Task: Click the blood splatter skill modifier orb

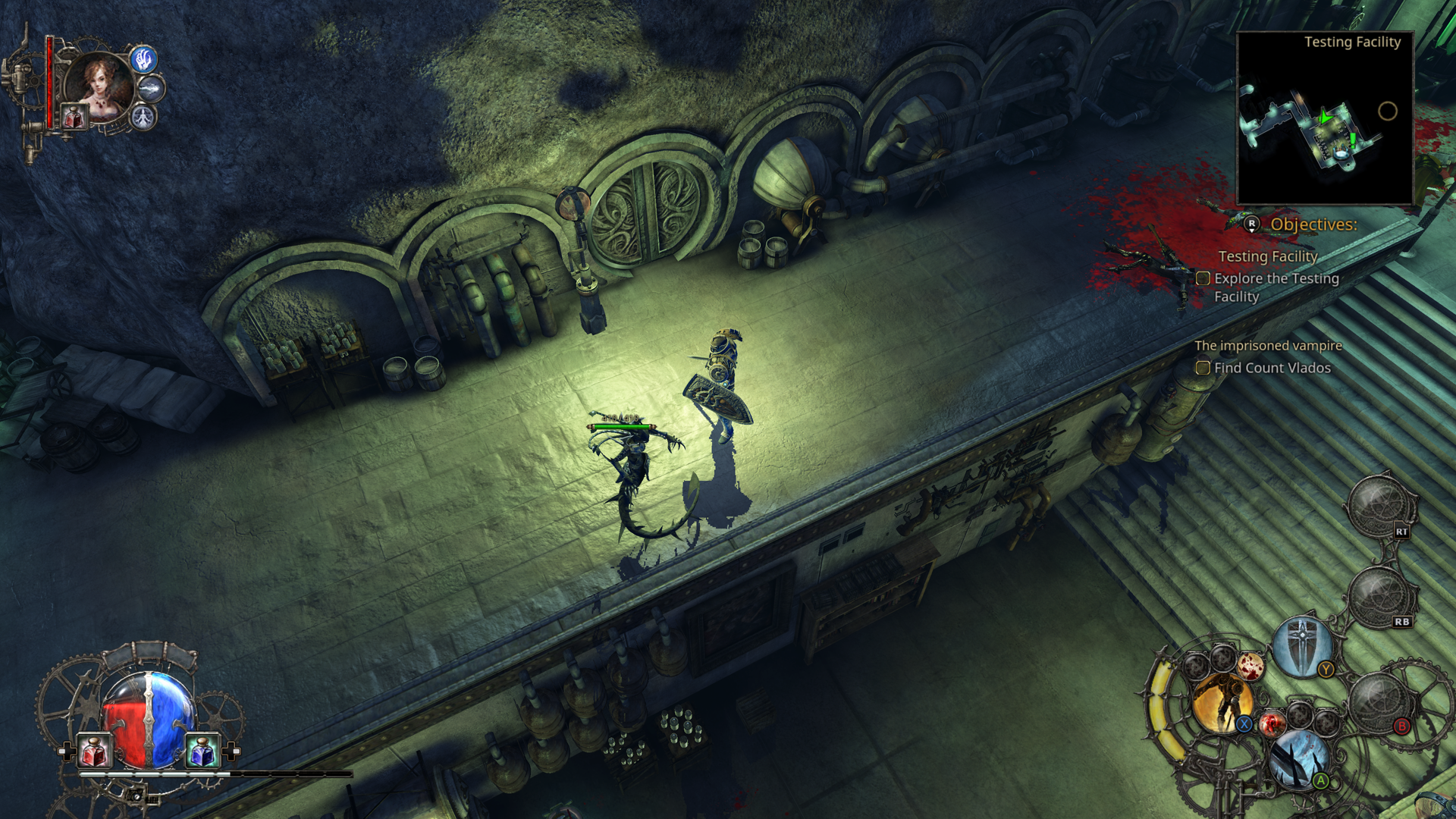Action: coord(1250,666)
